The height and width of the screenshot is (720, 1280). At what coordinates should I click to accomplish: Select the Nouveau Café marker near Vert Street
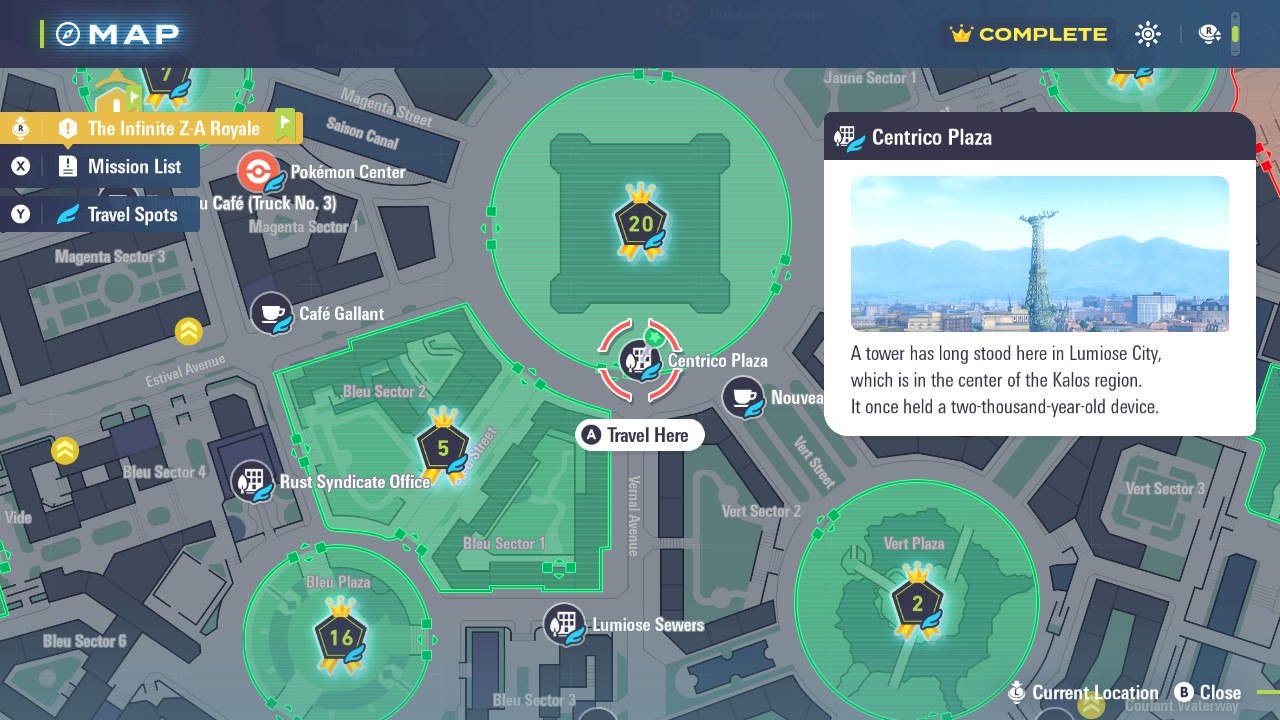(x=743, y=398)
